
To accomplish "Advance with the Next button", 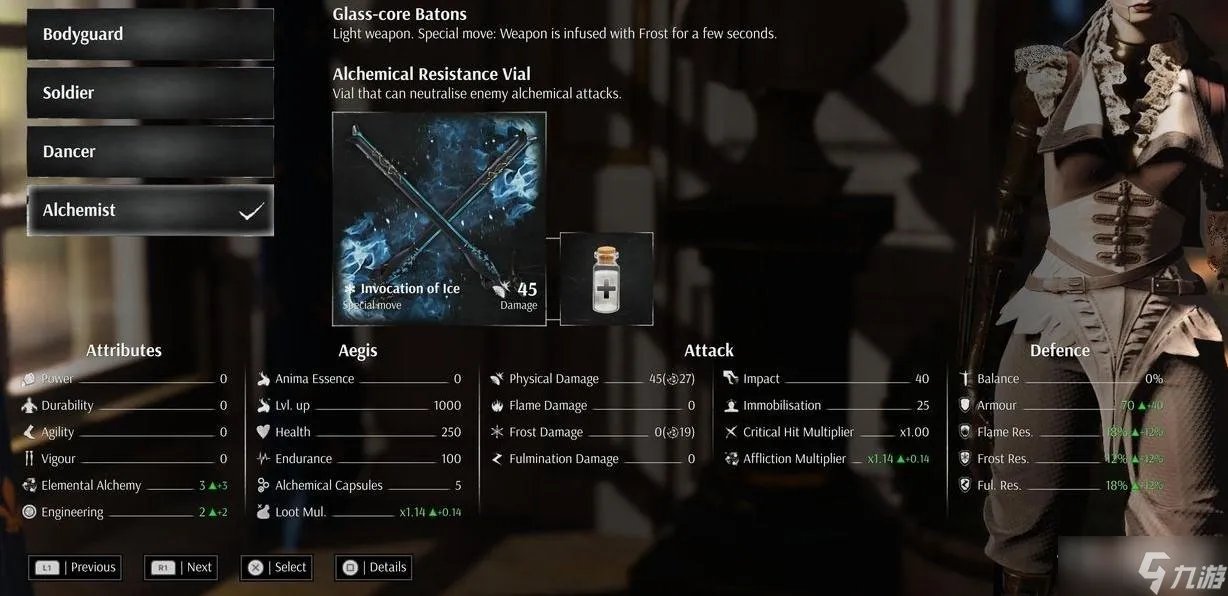I will (181, 567).
